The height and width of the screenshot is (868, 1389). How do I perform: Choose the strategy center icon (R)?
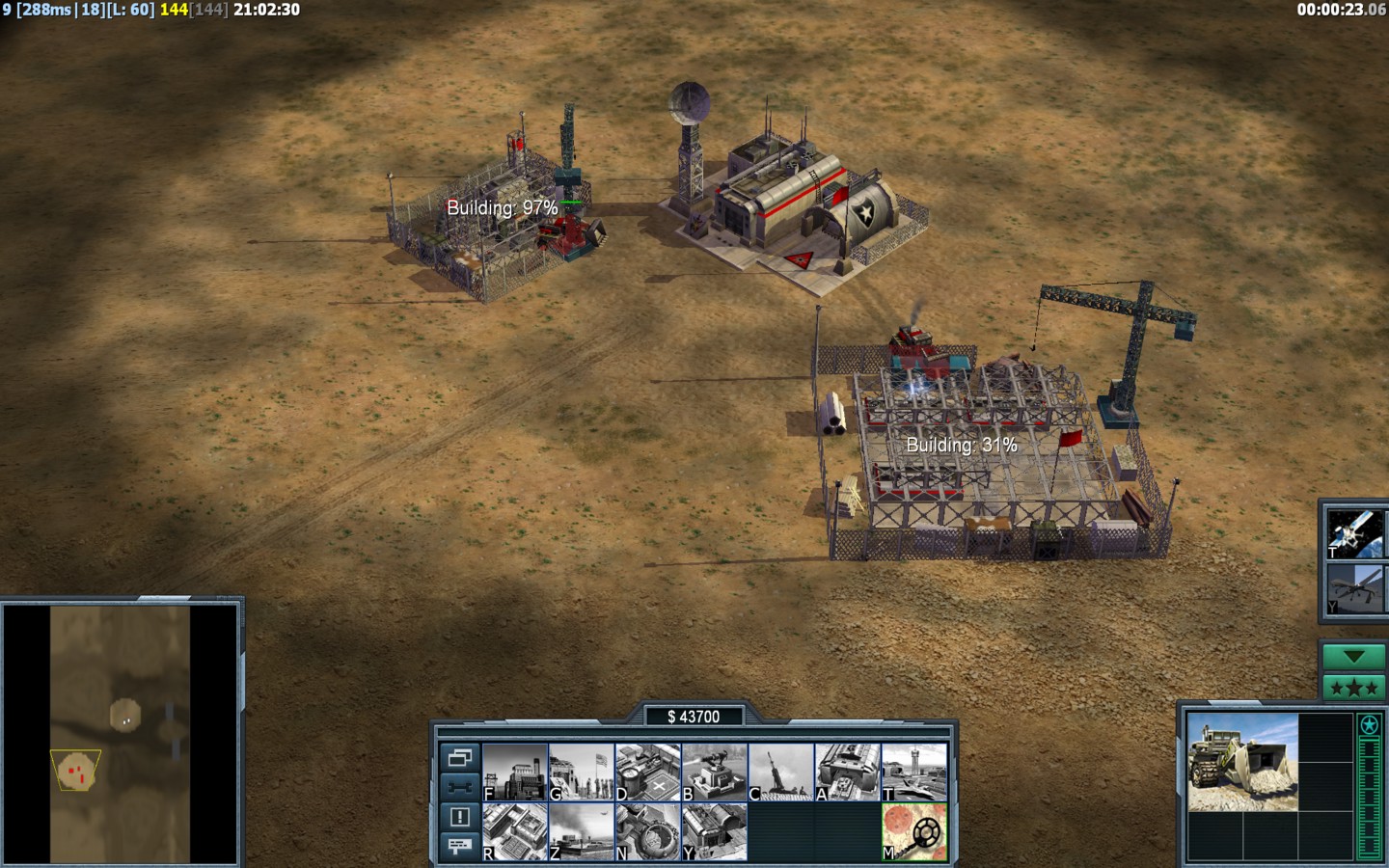(515, 831)
